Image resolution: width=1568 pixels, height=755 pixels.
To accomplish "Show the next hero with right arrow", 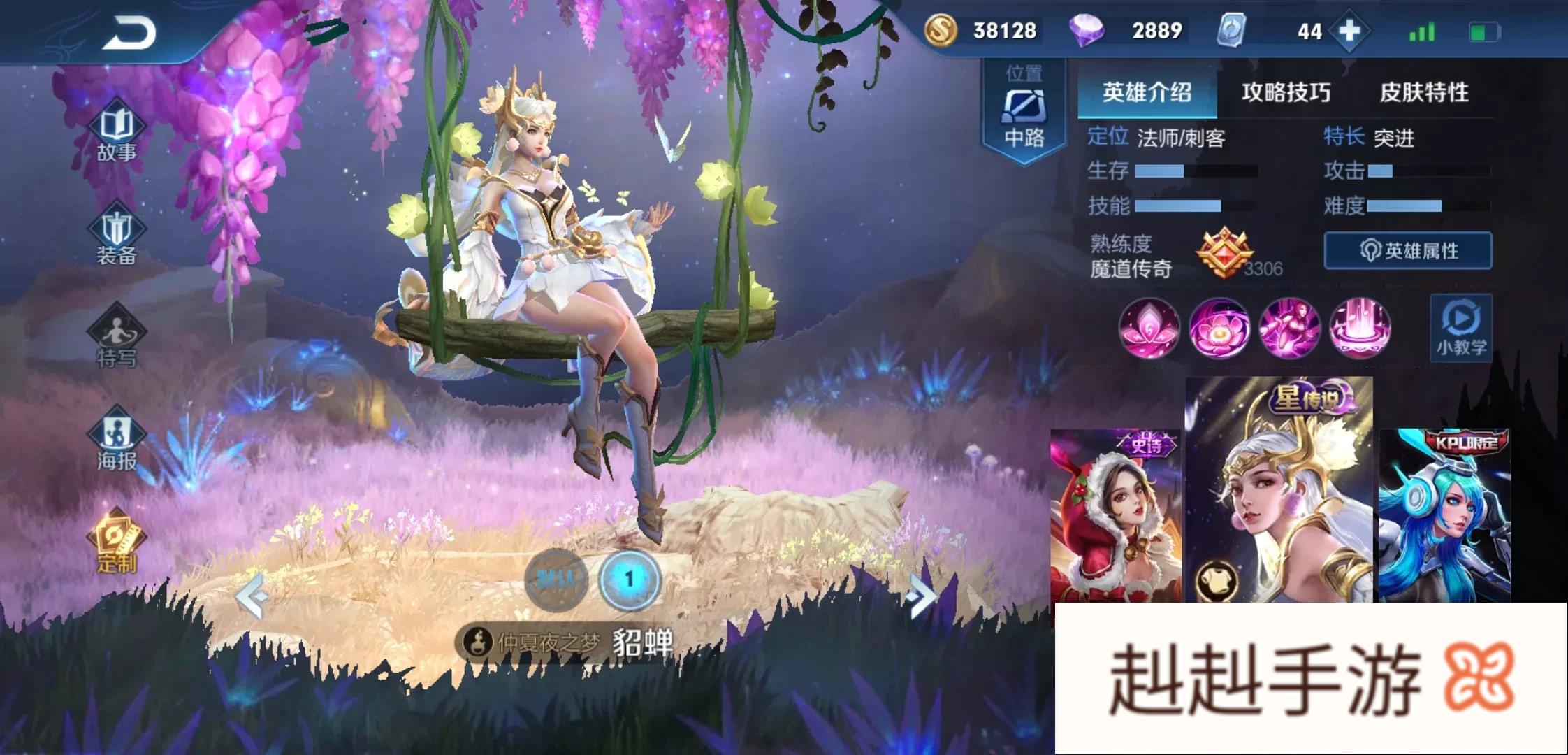I will coord(920,596).
